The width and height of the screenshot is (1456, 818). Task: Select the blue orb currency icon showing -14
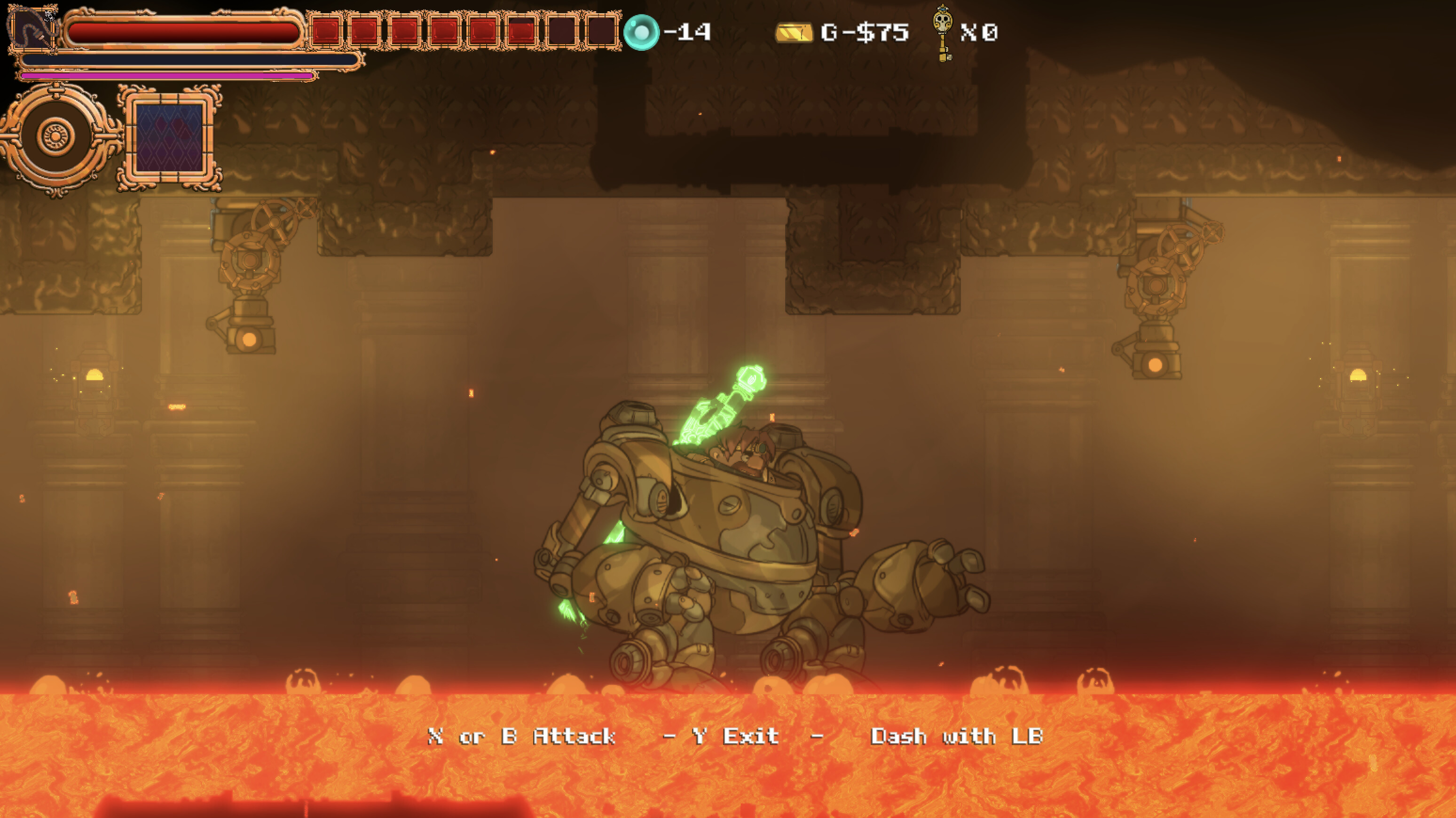click(x=642, y=31)
